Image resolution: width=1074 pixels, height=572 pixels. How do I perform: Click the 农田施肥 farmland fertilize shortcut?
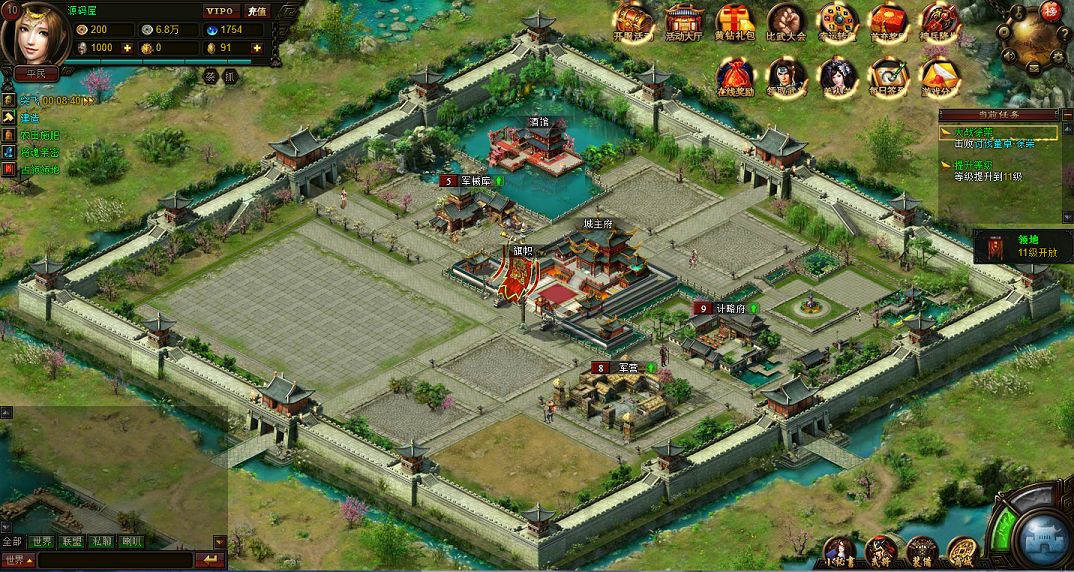[40, 135]
